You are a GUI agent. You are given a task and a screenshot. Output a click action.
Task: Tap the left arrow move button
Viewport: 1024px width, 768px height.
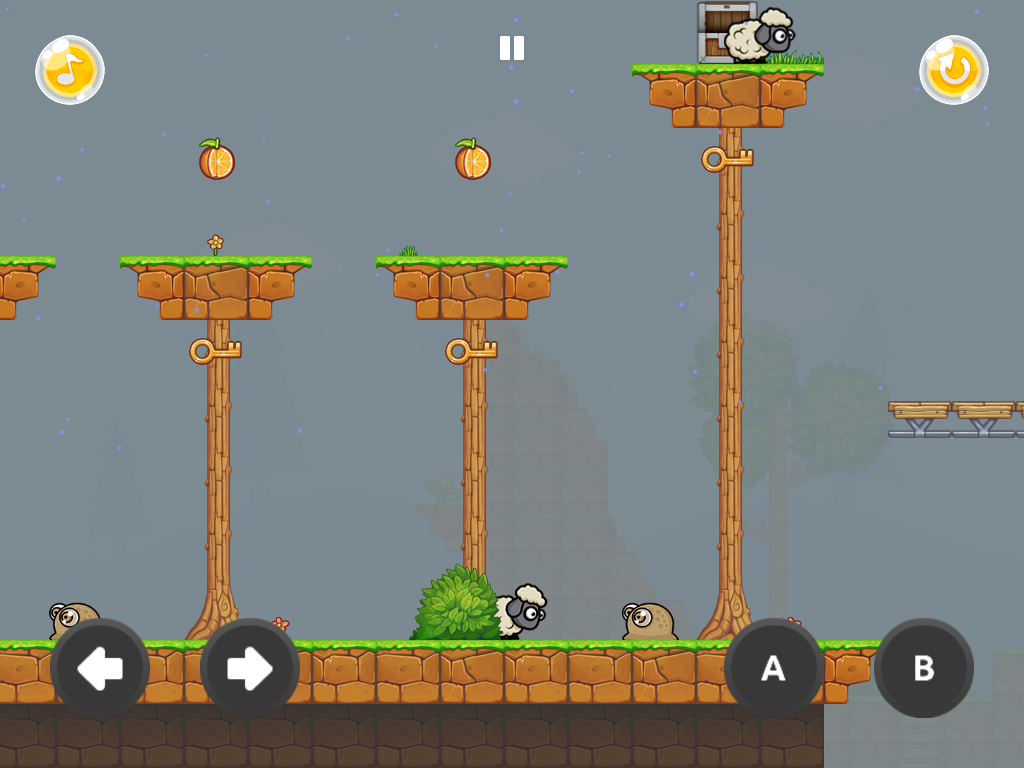click(x=100, y=668)
